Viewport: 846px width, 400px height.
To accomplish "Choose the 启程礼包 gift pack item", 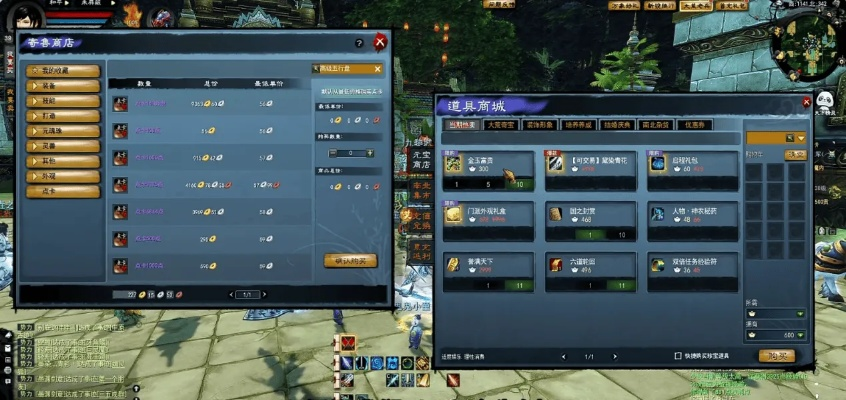I will [x=691, y=170].
